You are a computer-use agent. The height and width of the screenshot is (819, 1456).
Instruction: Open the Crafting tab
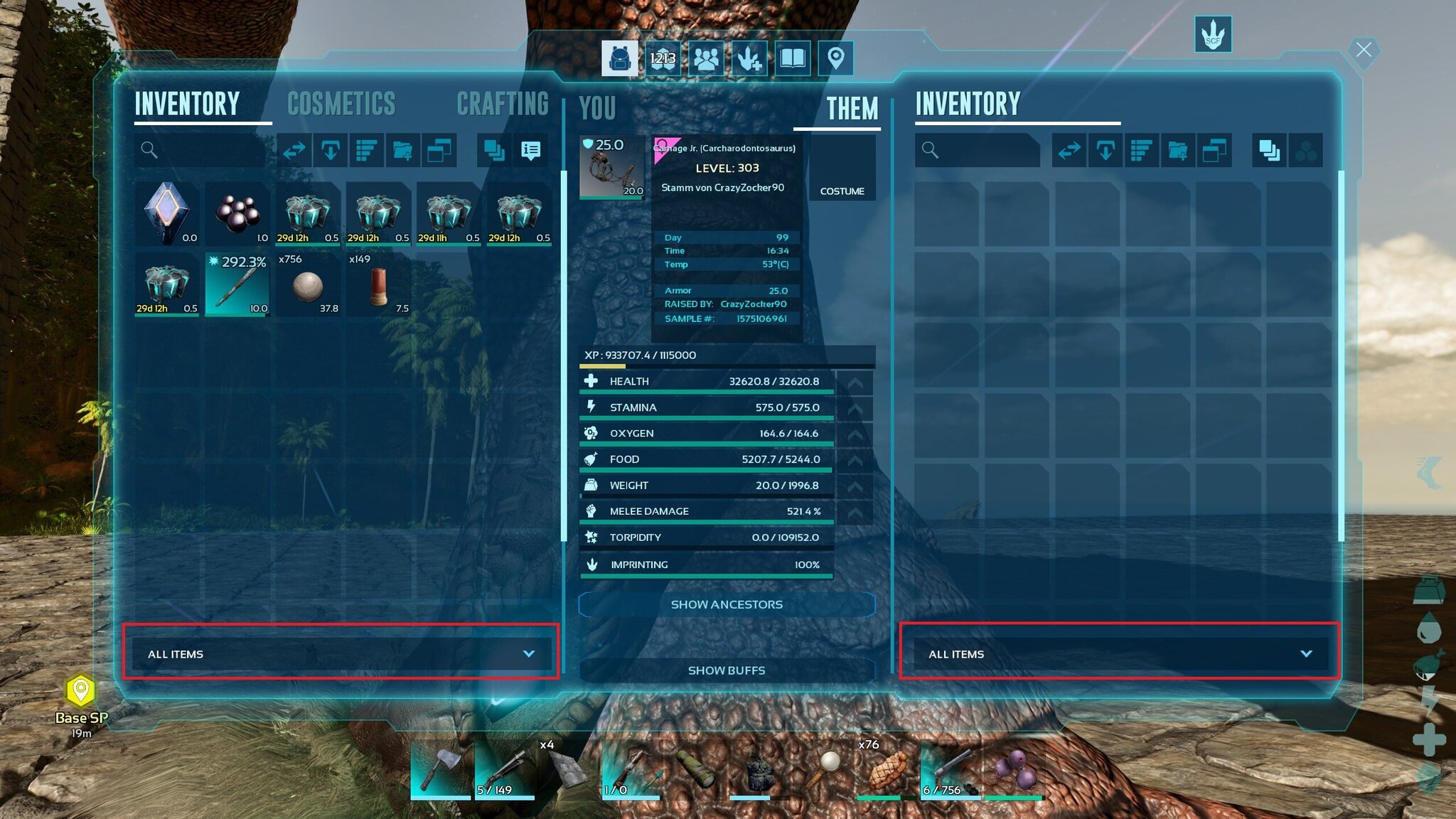coord(502,105)
